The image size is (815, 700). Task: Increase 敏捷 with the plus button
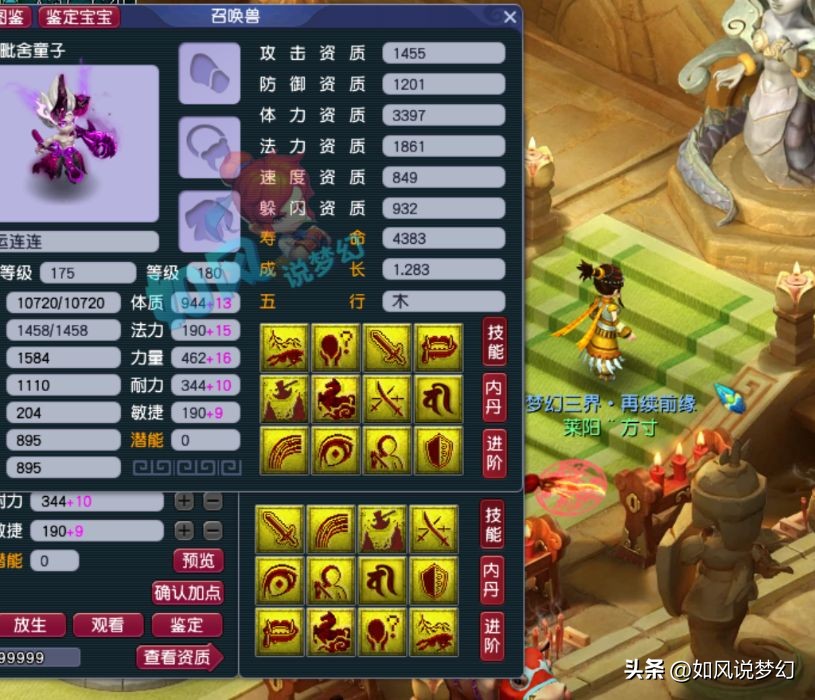click(184, 530)
